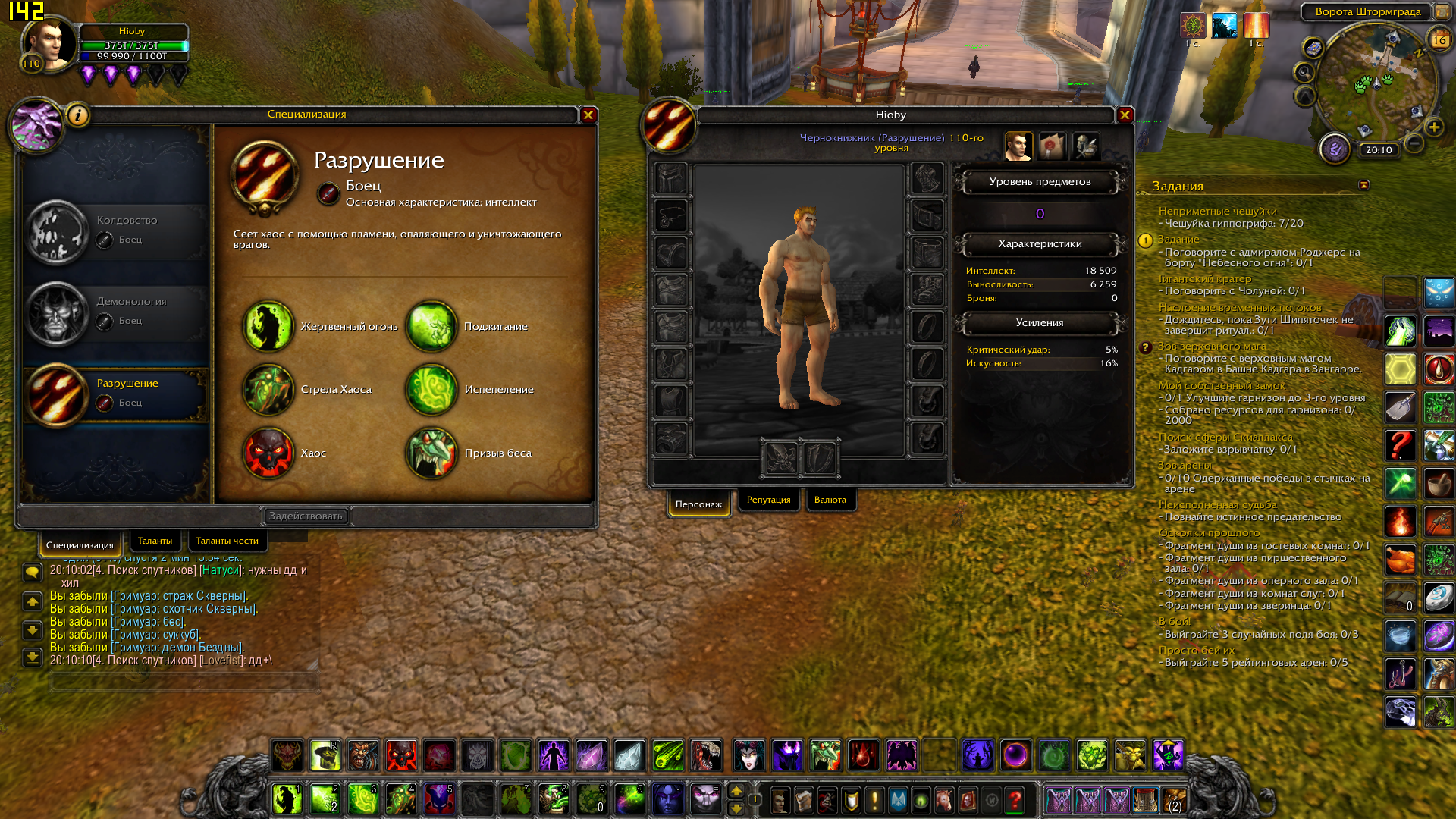Image resolution: width=1456 pixels, height=819 pixels.
Task: Collapse the Задания quest tracker
Action: [x=1363, y=185]
